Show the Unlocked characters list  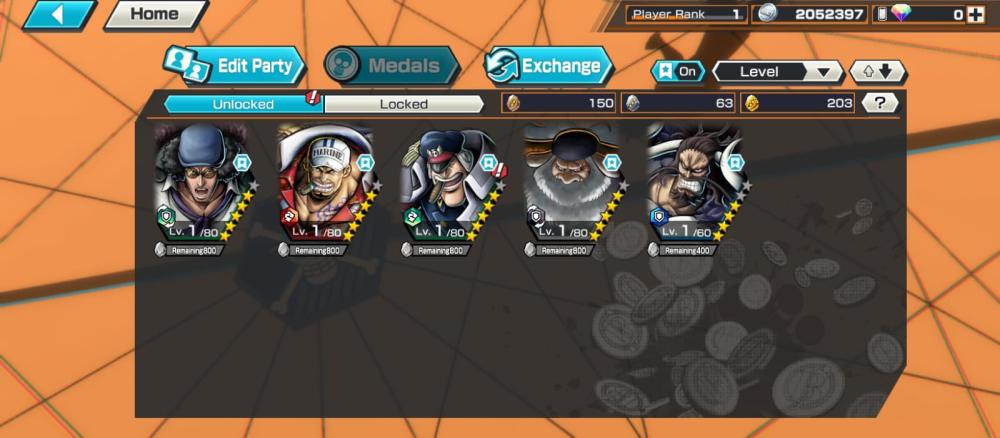(243, 103)
